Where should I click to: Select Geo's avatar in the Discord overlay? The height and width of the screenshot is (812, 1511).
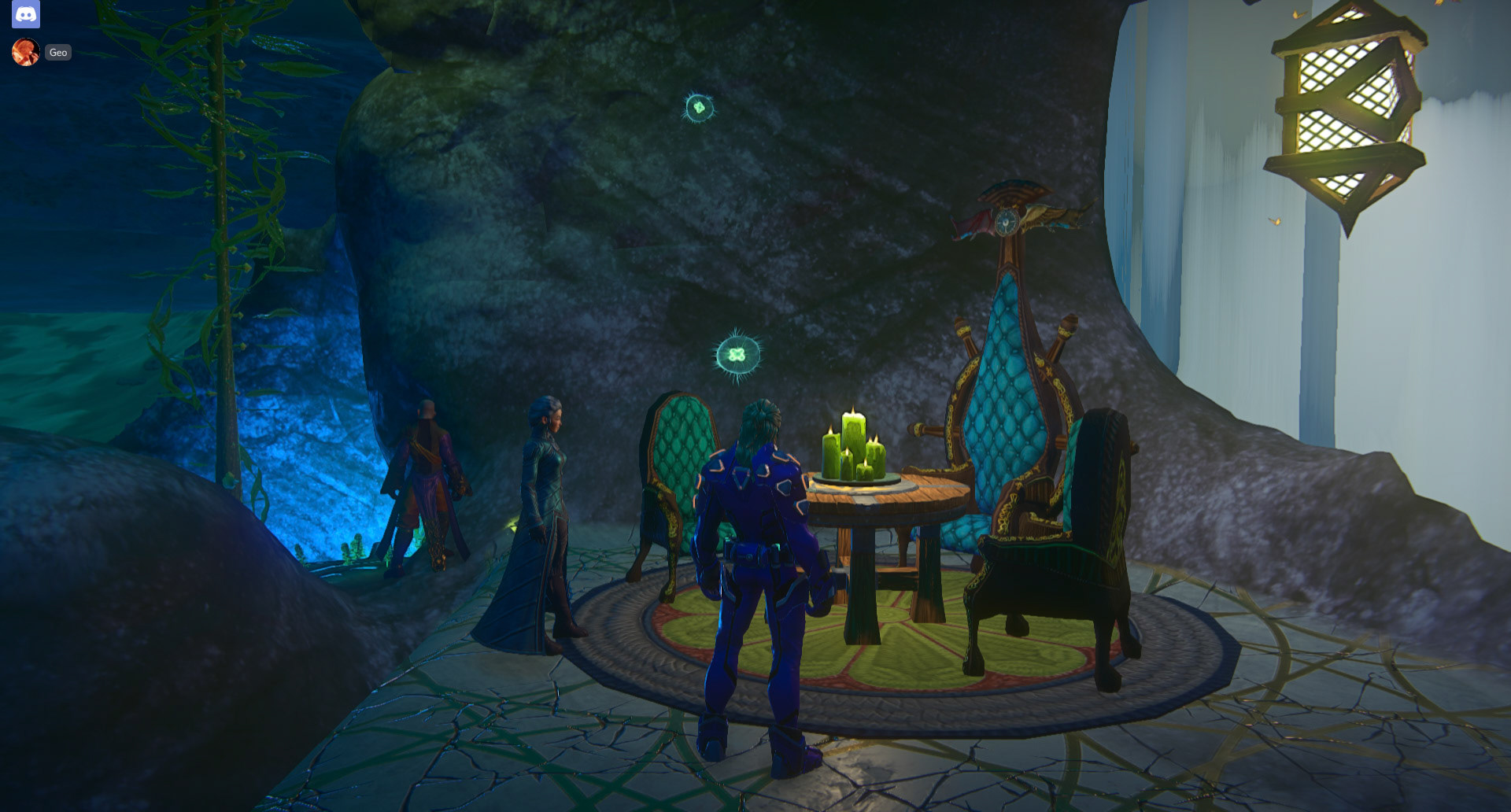coord(26,52)
